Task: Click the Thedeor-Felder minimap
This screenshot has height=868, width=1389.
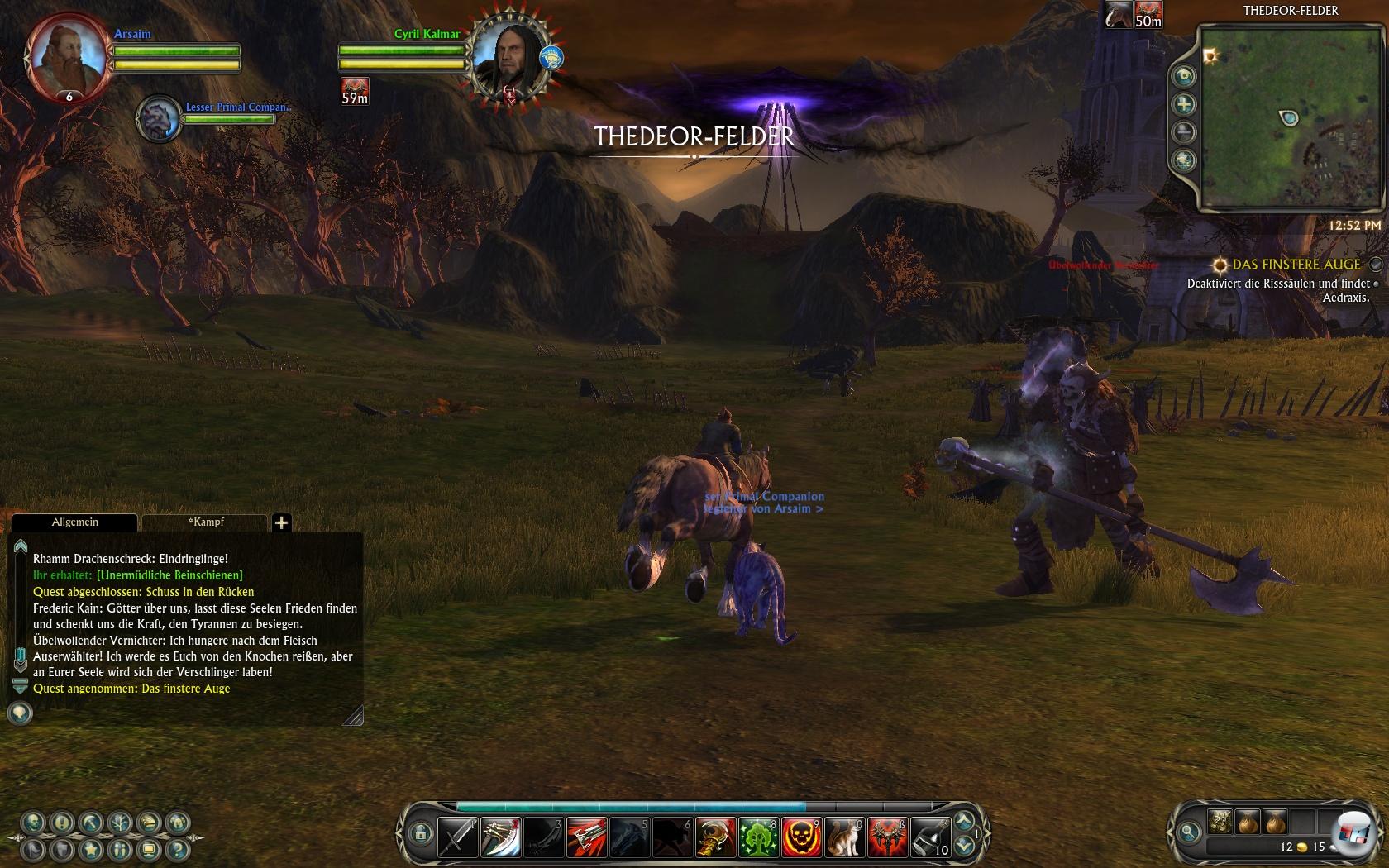Action: coord(1290,117)
